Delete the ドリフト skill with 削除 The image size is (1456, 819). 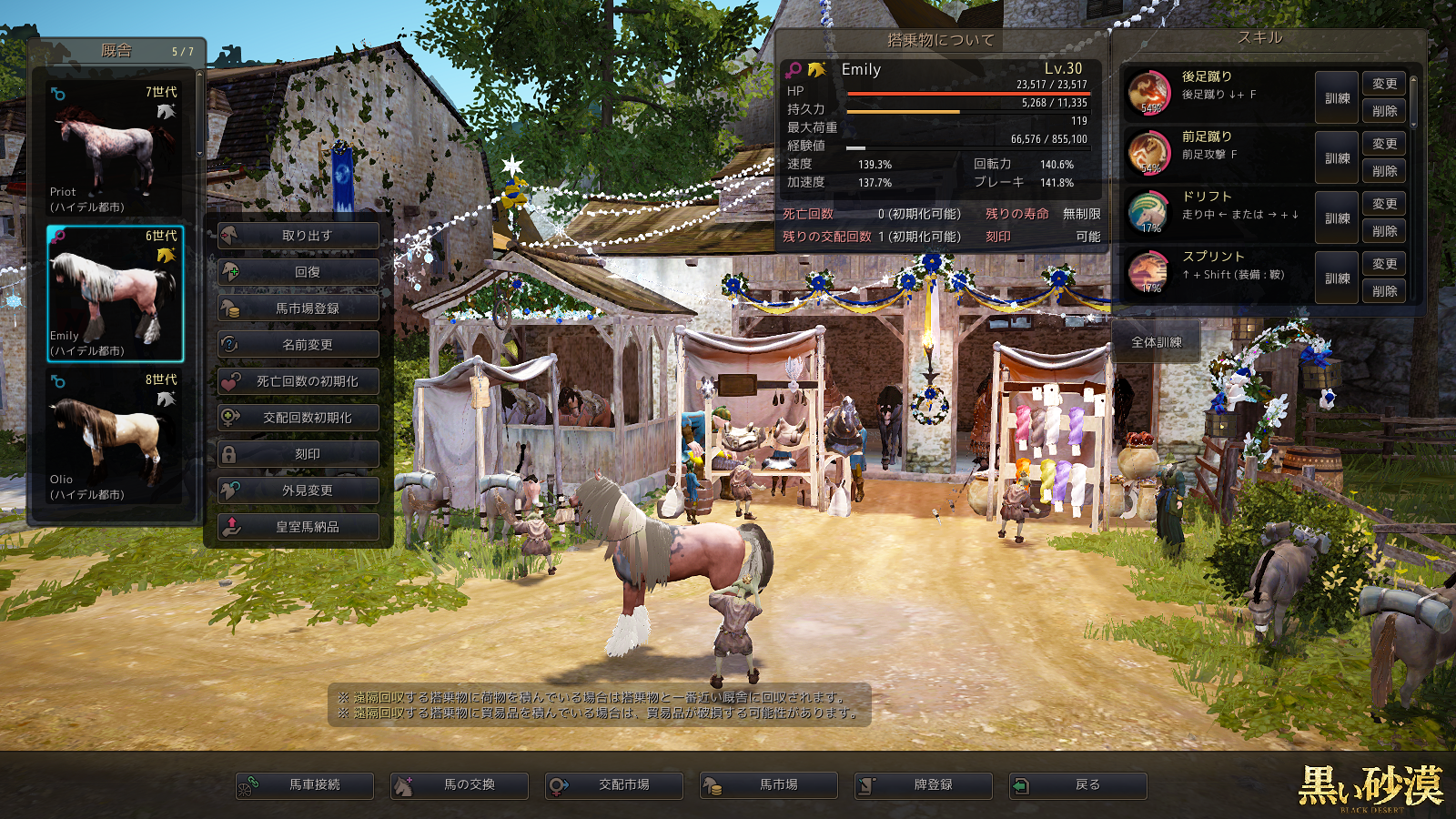tap(1384, 231)
